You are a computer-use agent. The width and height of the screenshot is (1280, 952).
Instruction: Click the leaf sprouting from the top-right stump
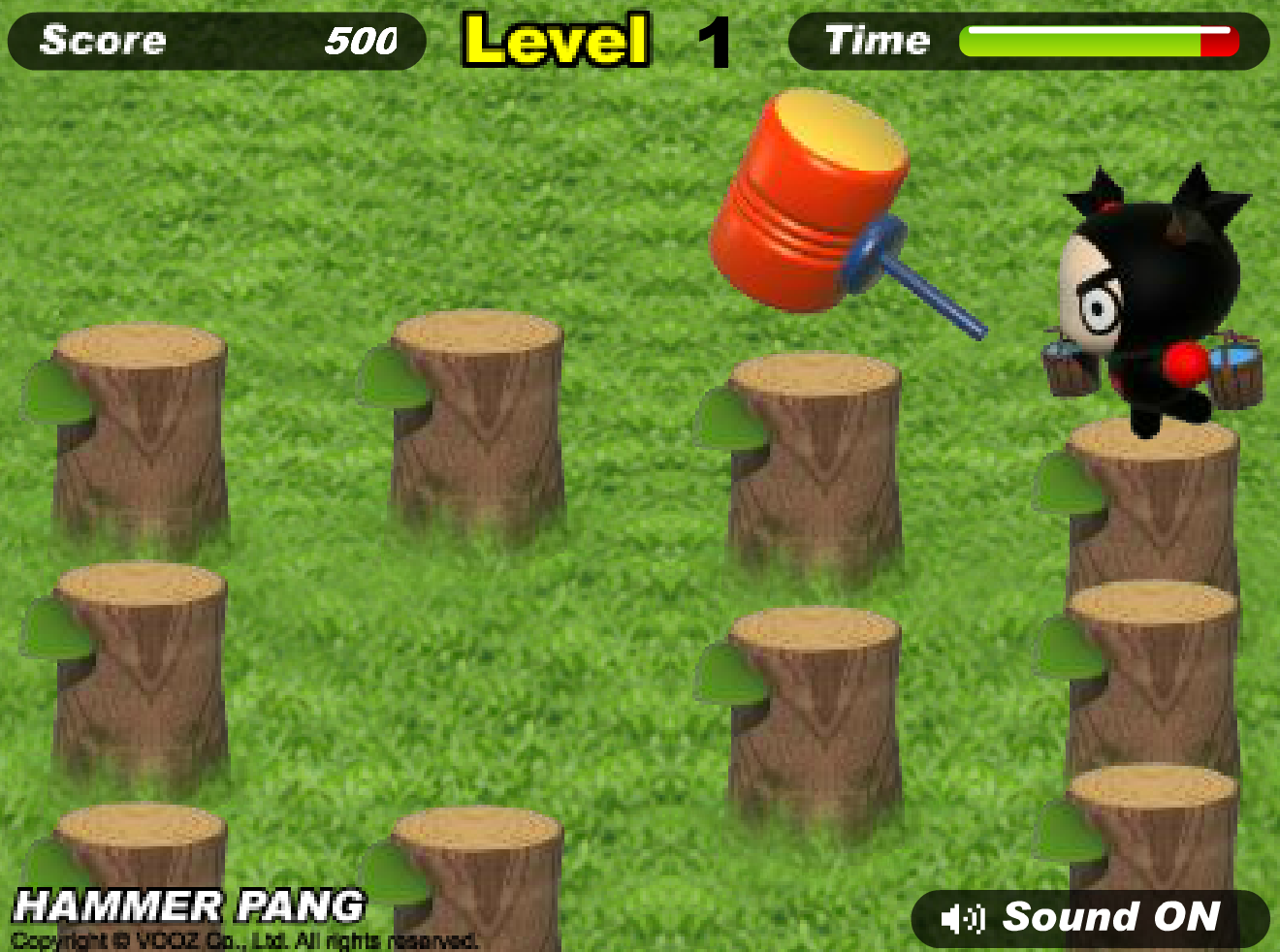click(x=1062, y=480)
